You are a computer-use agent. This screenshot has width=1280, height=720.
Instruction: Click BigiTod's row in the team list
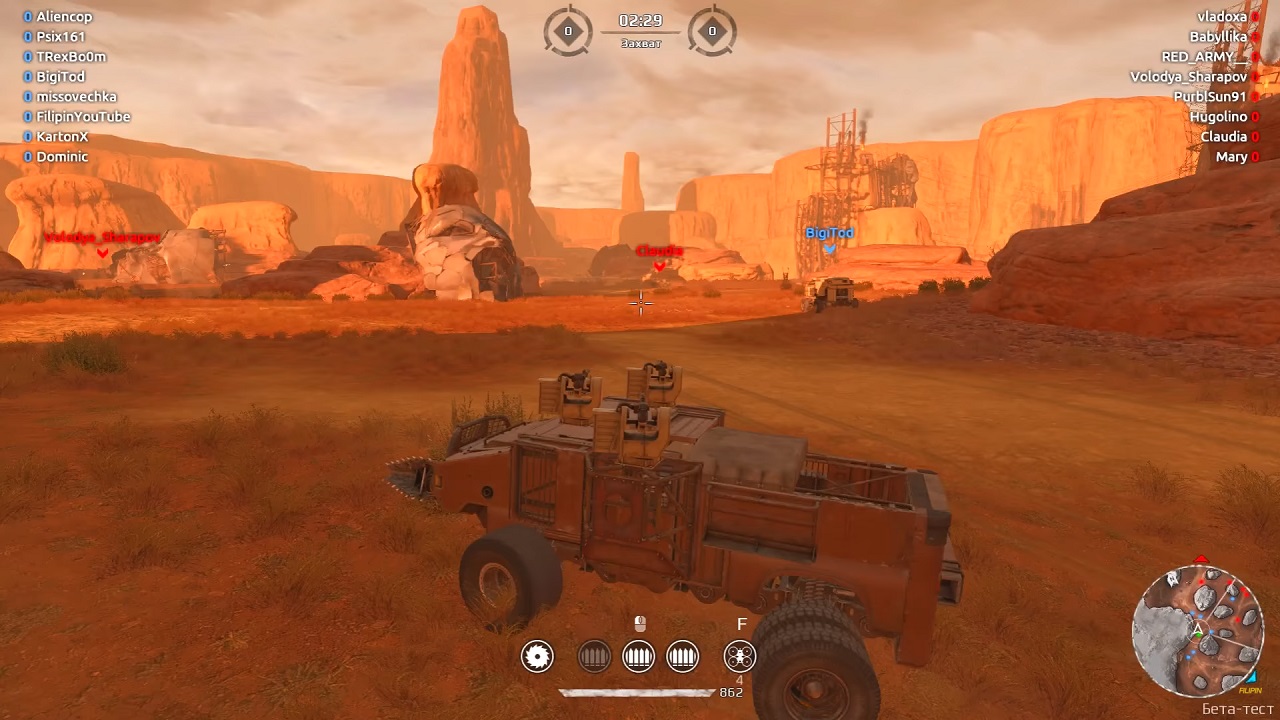tap(61, 77)
